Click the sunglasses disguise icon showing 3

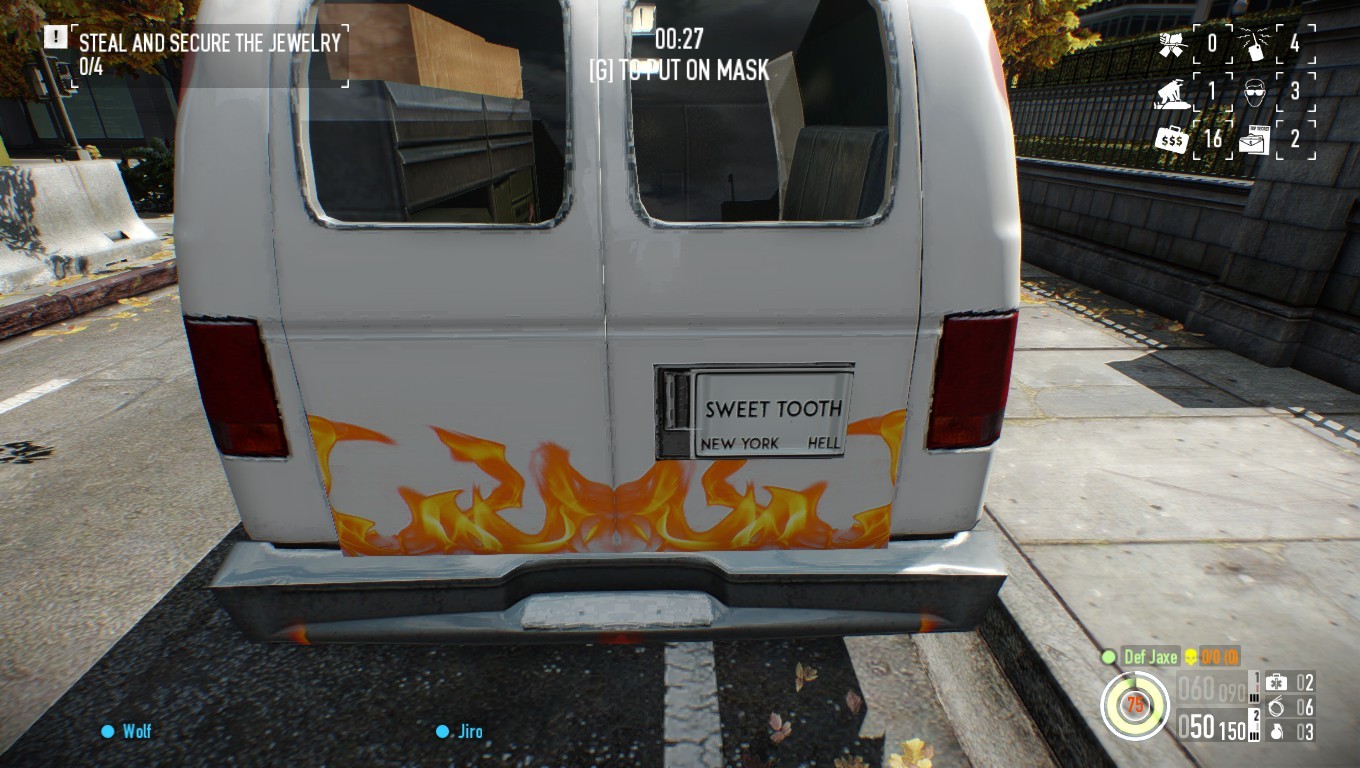pos(1254,92)
